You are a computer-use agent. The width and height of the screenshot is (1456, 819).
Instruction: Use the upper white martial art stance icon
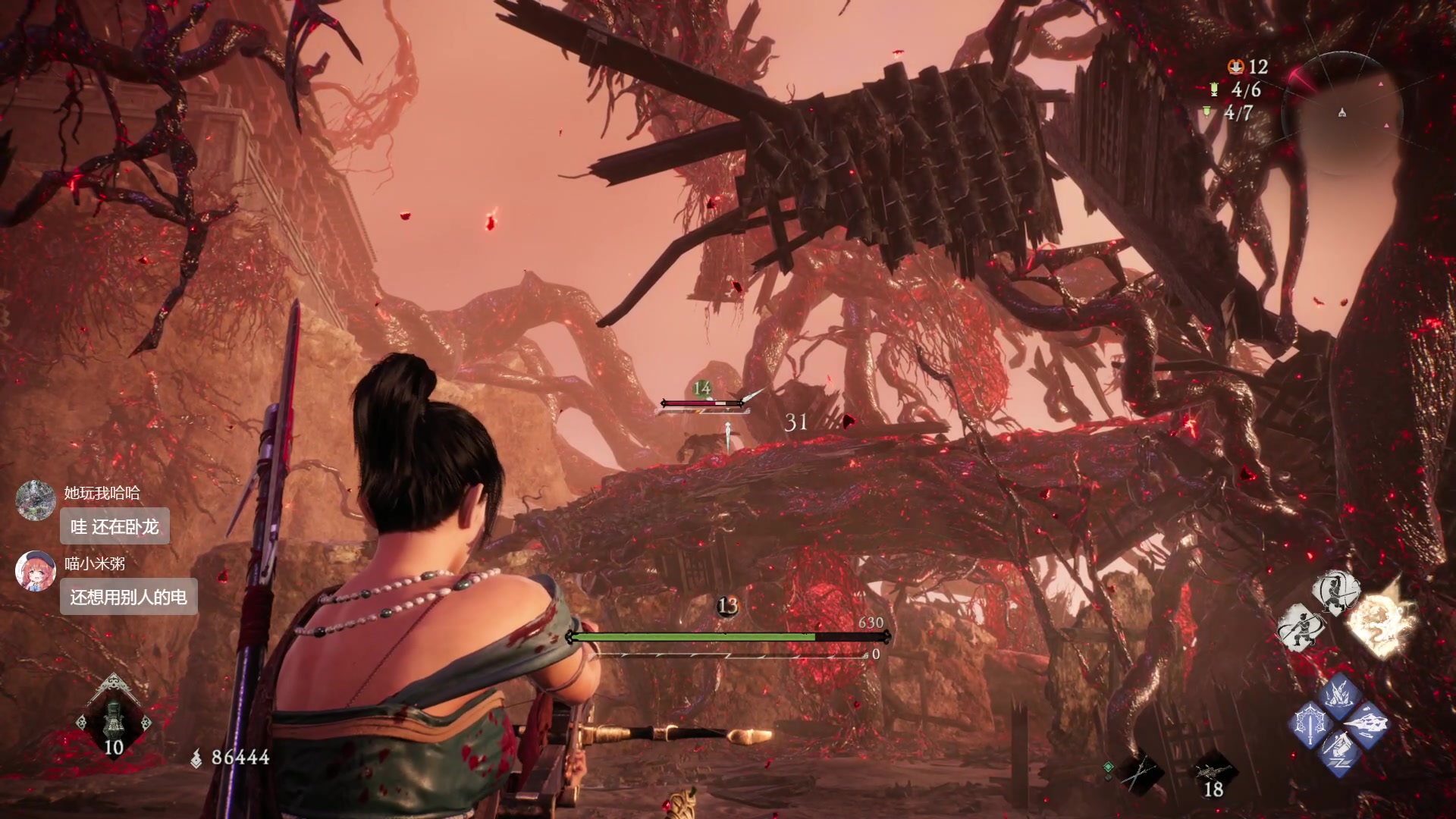(x=1335, y=592)
